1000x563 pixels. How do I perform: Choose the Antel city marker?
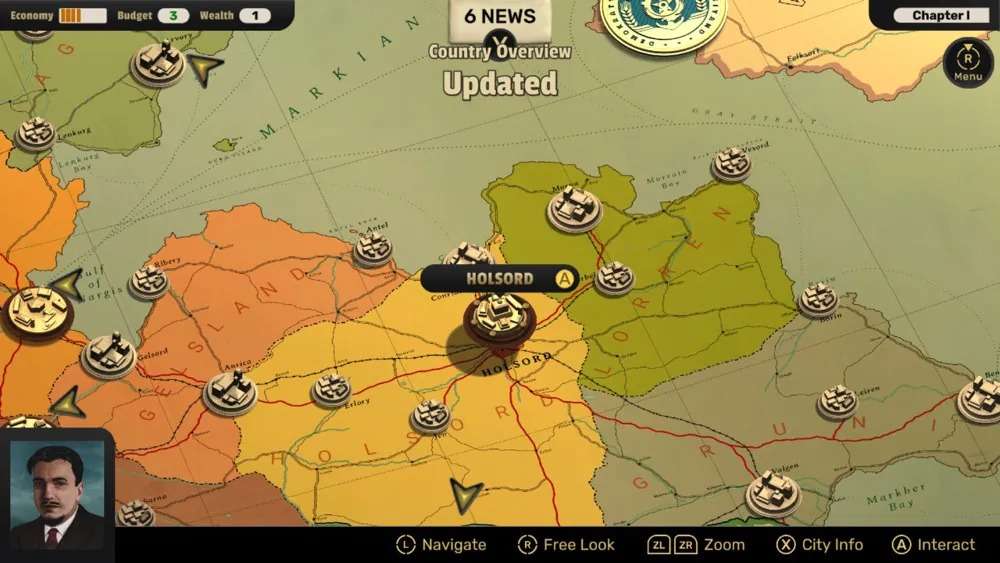(373, 247)
